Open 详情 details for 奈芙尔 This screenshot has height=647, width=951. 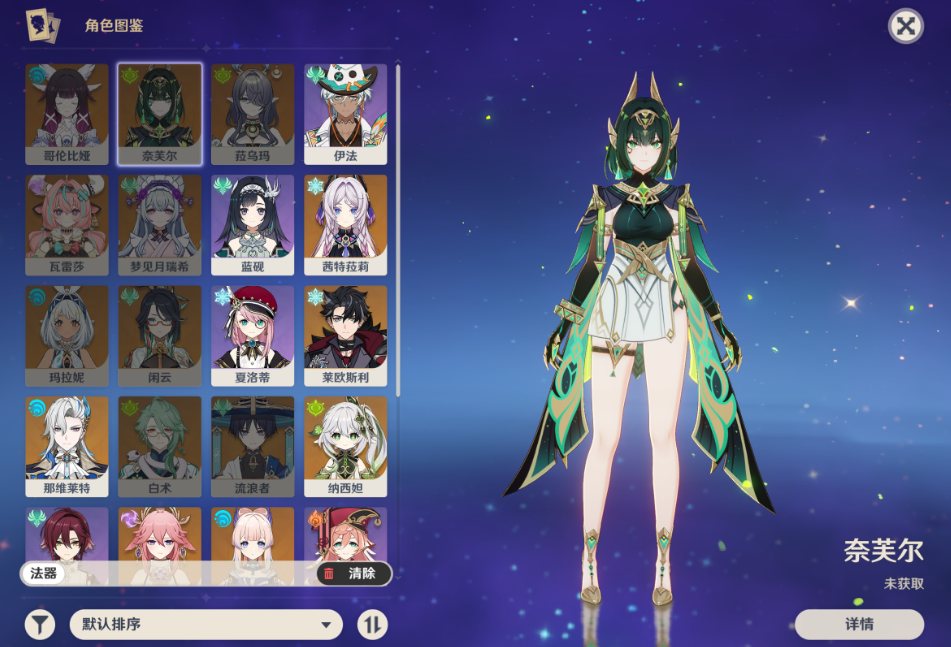pyautogui.click(x=859, y=624)
